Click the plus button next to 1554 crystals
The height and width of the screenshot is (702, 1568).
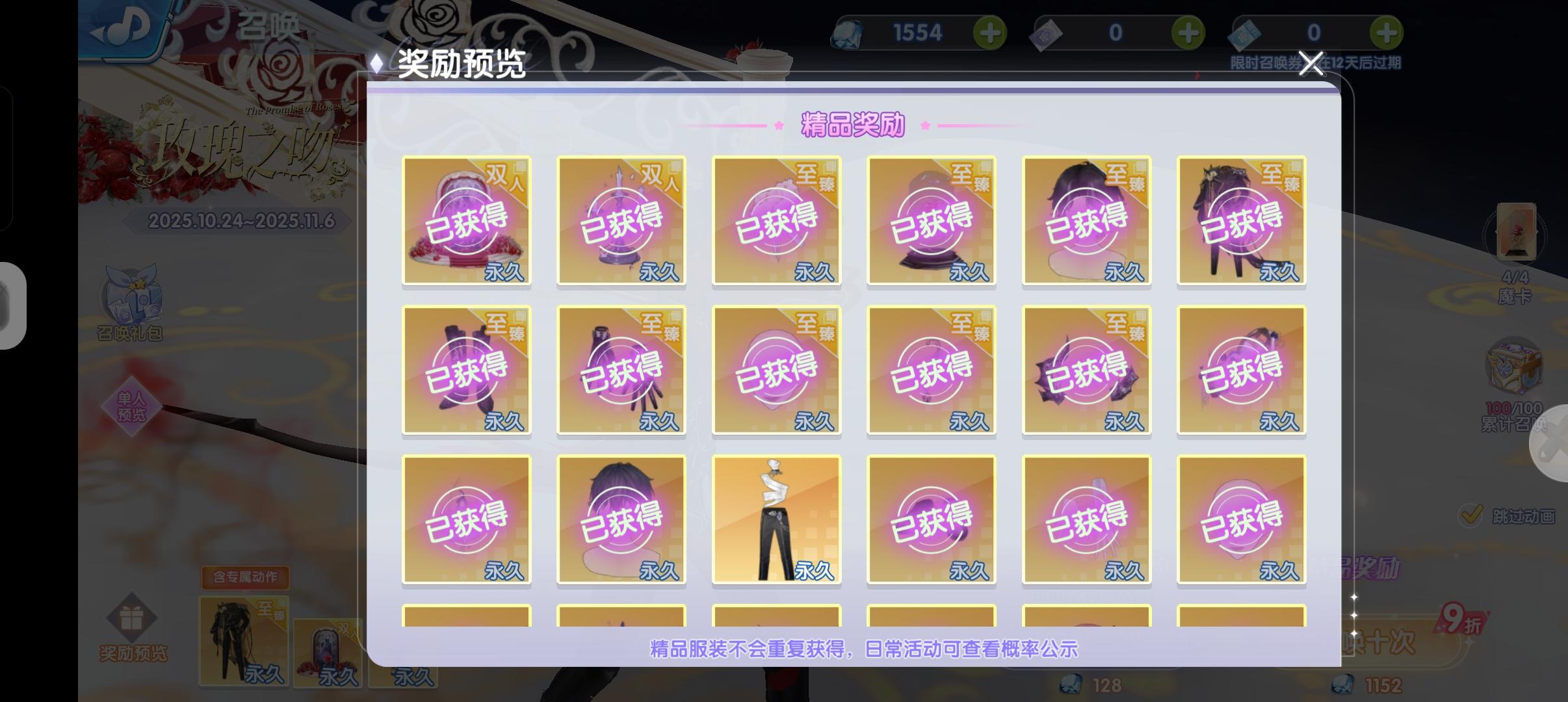point(991,32)
